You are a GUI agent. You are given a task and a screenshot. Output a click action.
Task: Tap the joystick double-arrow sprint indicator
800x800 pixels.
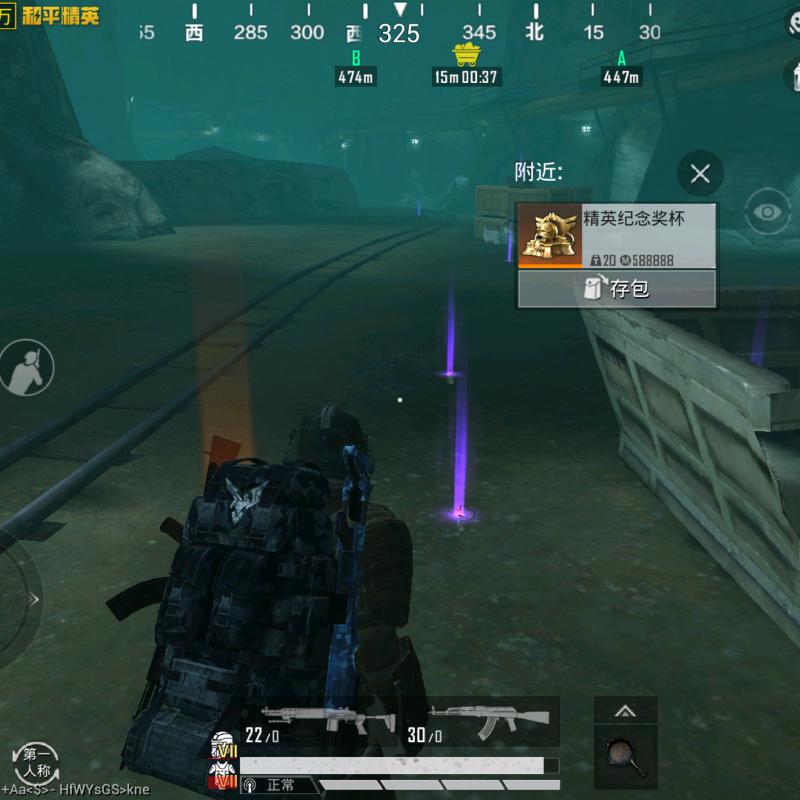pyautogui.click(x=35, y=600)
